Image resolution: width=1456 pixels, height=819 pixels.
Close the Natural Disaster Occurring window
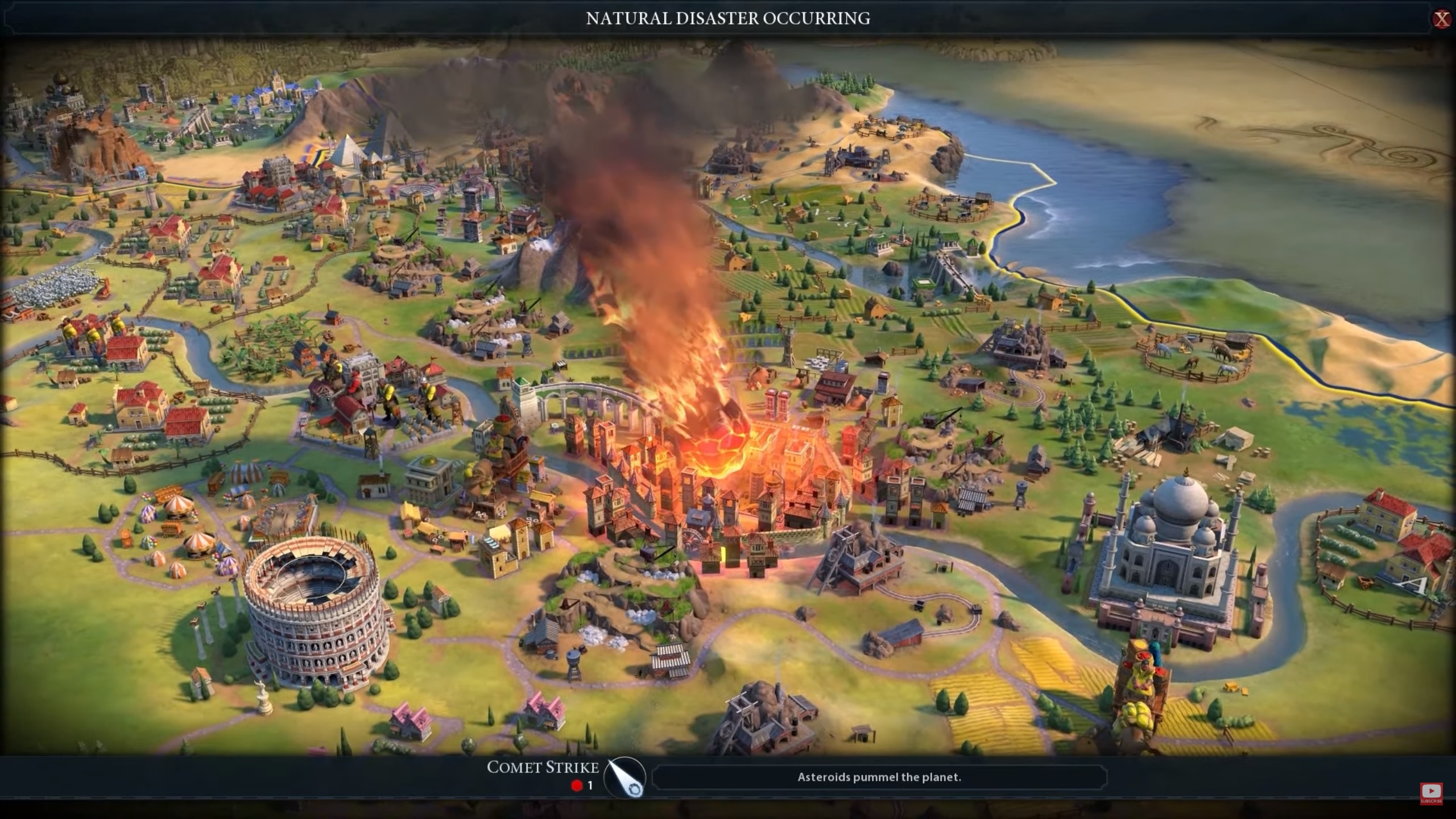(1442, 19)
